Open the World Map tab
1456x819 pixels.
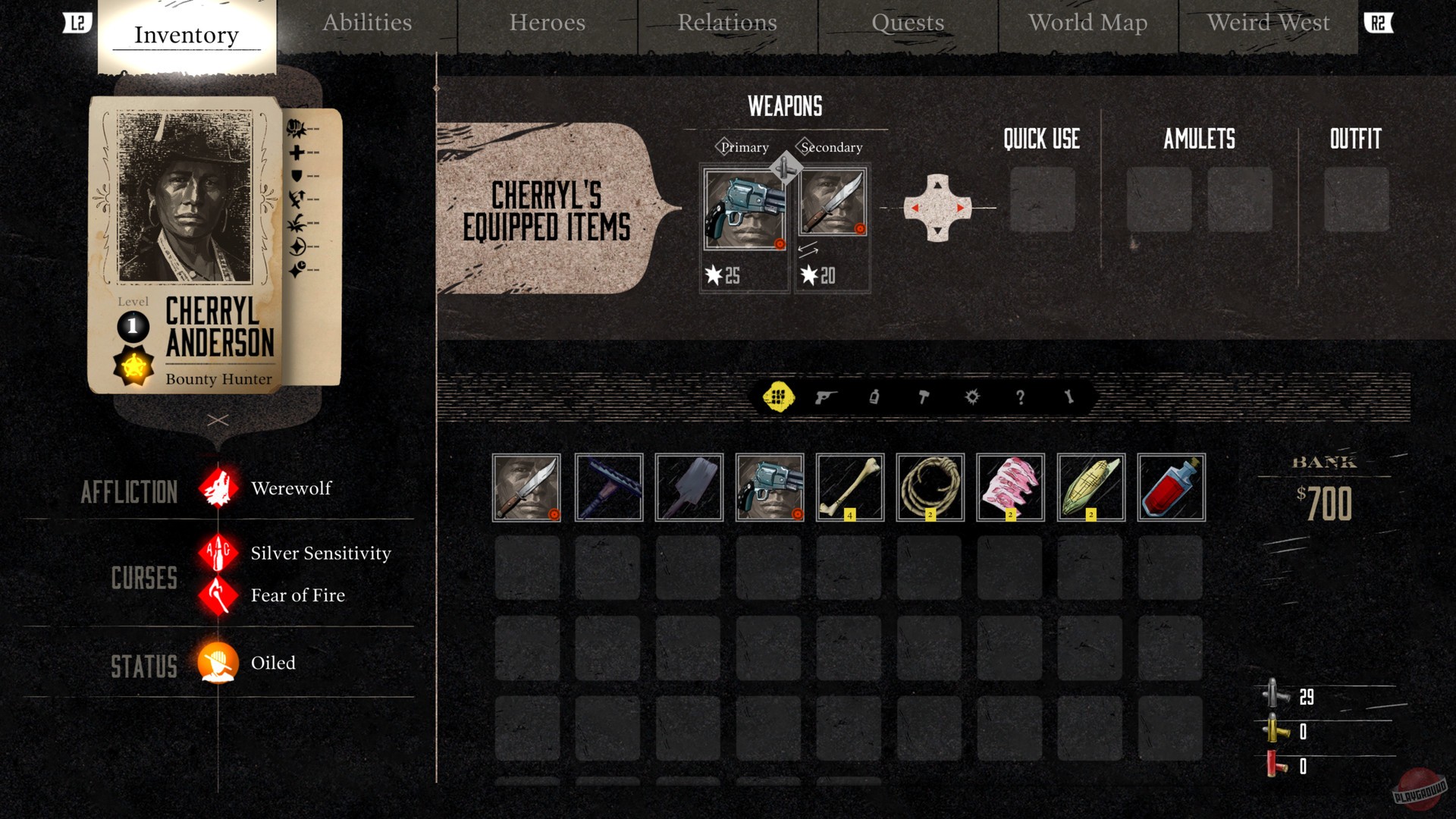[x=1087, y=24]
